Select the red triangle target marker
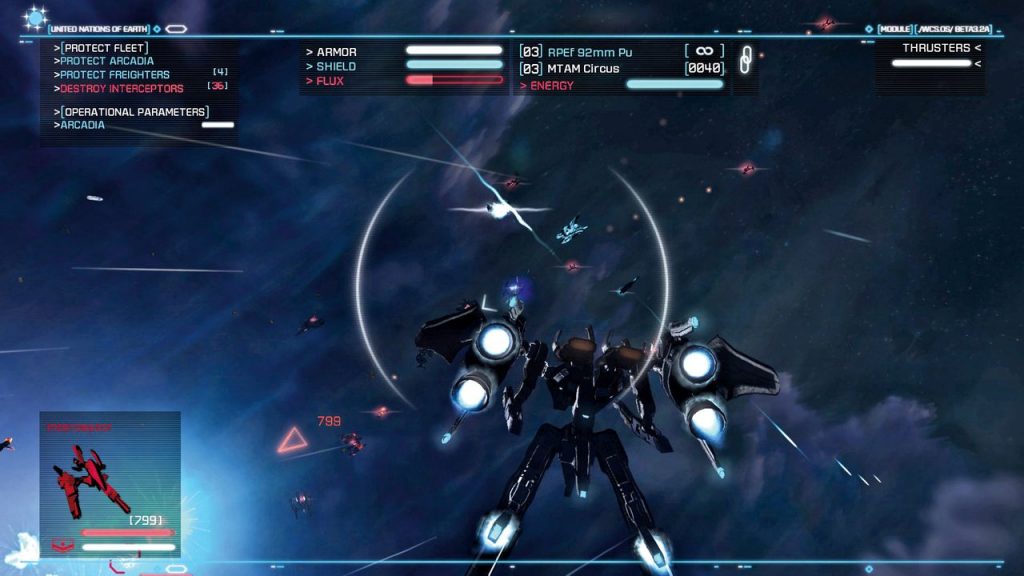This screenshot has height=576, width=1024. (x=292, y=438)
